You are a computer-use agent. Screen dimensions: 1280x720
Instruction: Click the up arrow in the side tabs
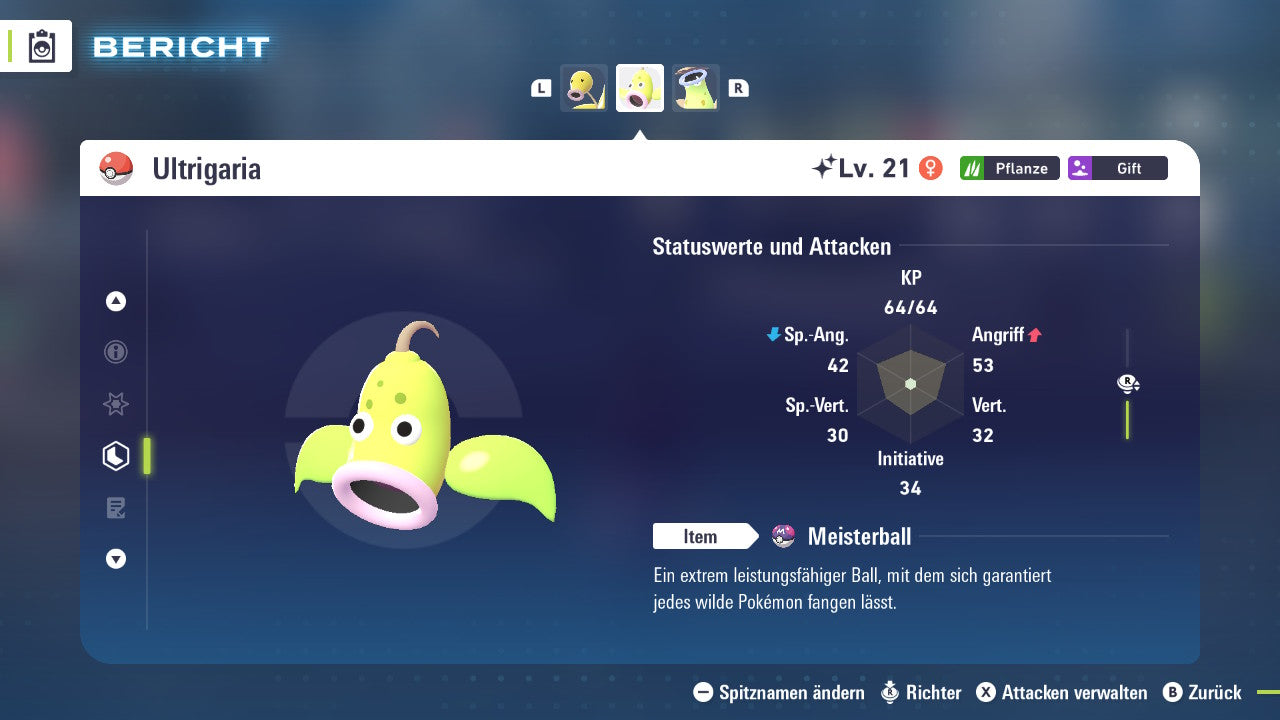click(116, 301)
